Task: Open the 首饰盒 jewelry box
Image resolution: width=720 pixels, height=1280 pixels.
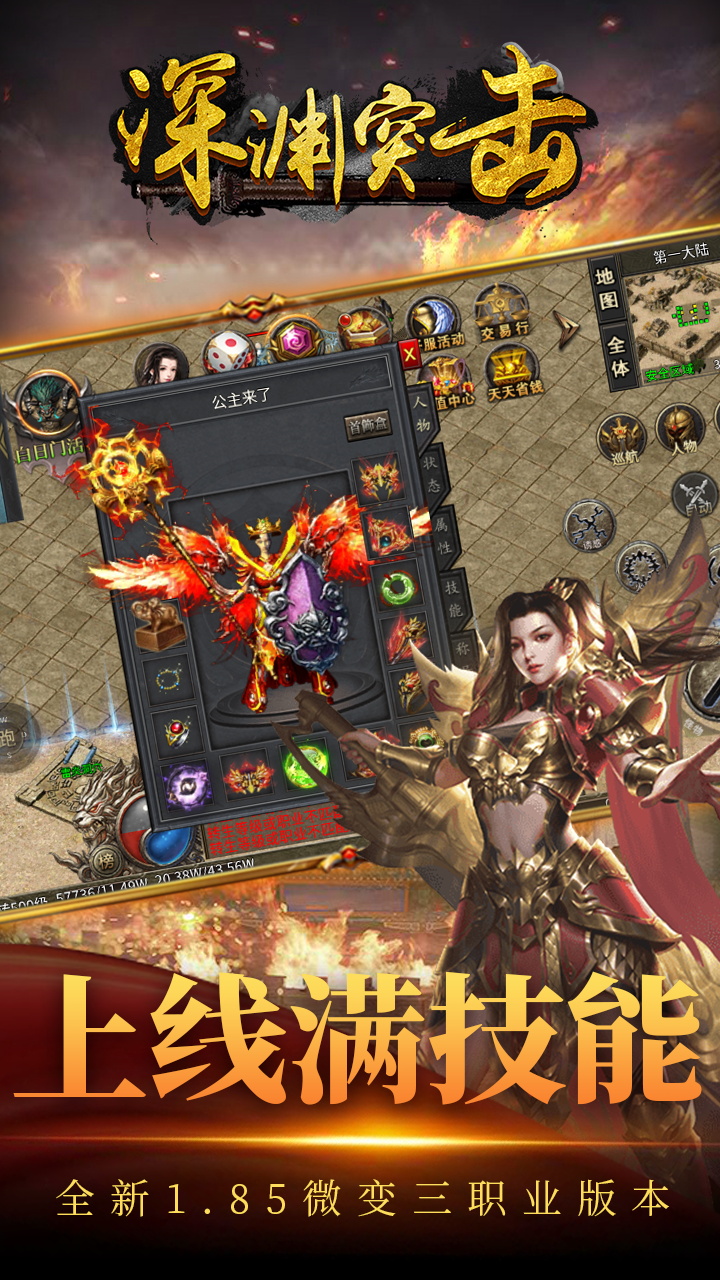Action: [x=368, y=424]
